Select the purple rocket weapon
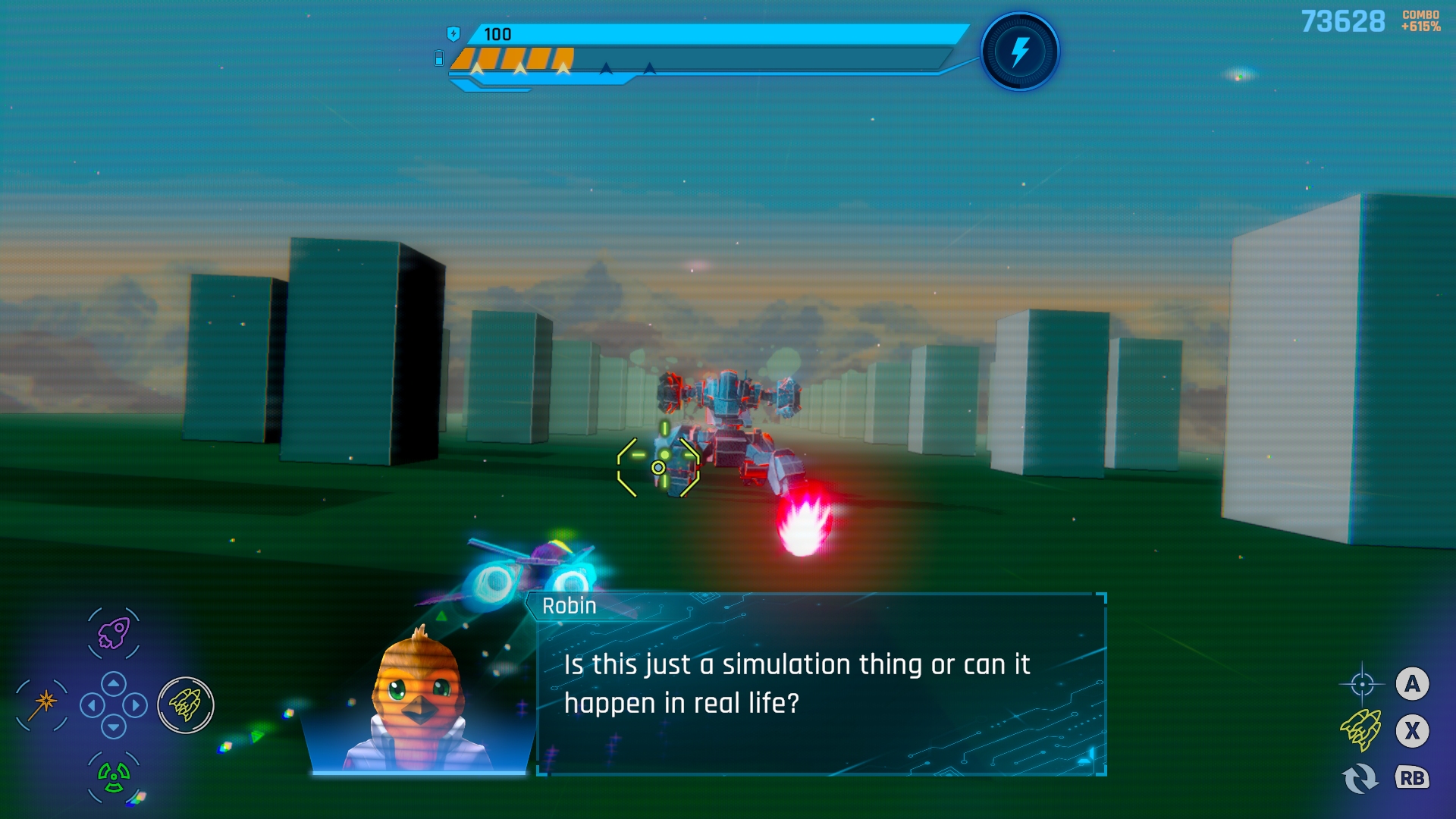Image resolution: width=1456 pixels, height=819 pixels. point(114,633)
